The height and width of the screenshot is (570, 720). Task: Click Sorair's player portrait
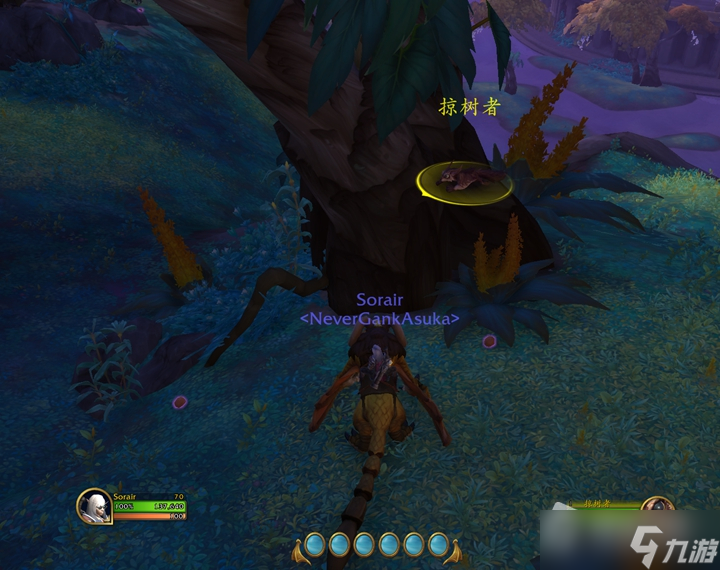pyautogui.click(x=94, y=505)
